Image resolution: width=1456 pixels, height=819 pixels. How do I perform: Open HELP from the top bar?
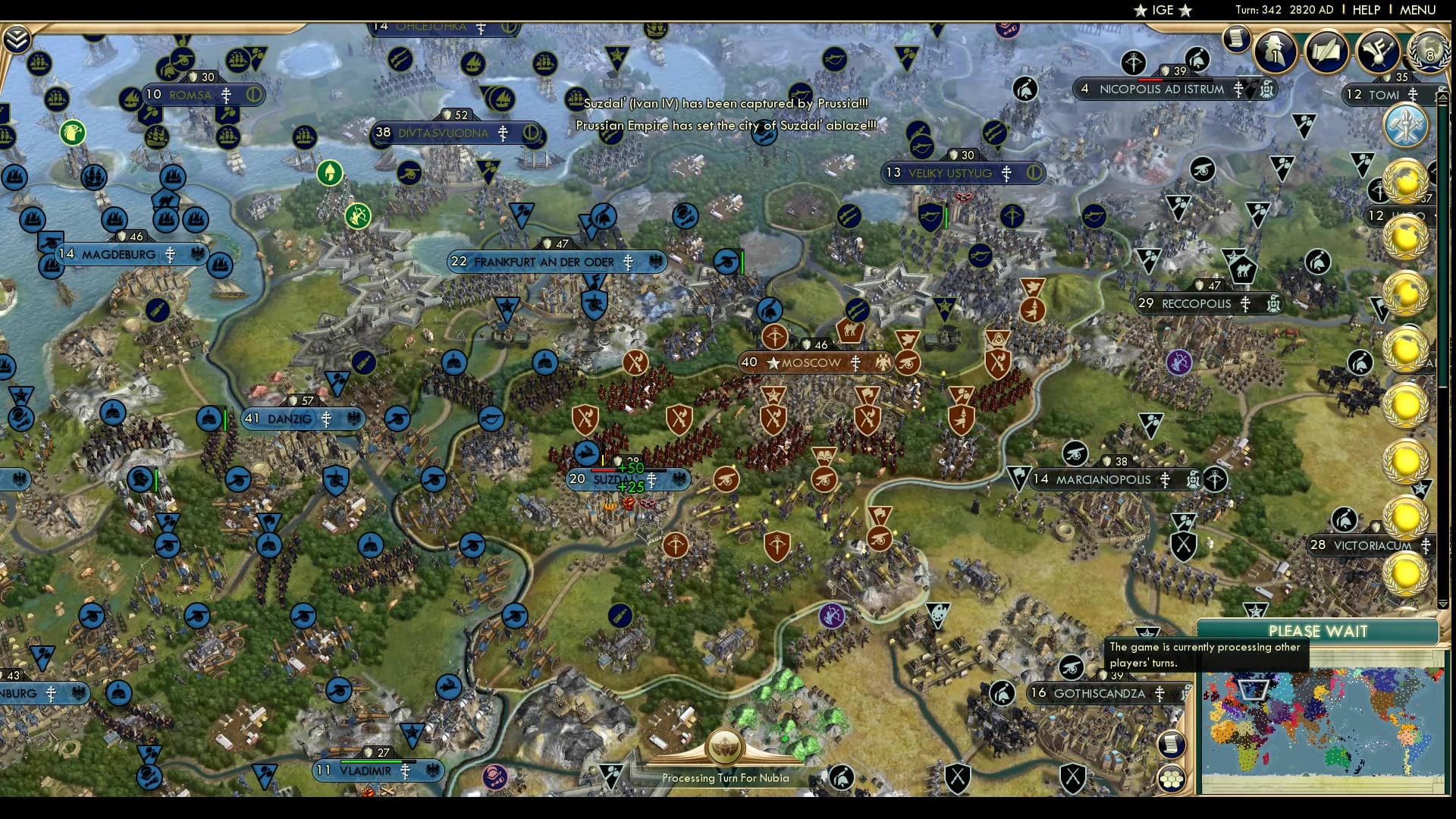(1365, 11)
